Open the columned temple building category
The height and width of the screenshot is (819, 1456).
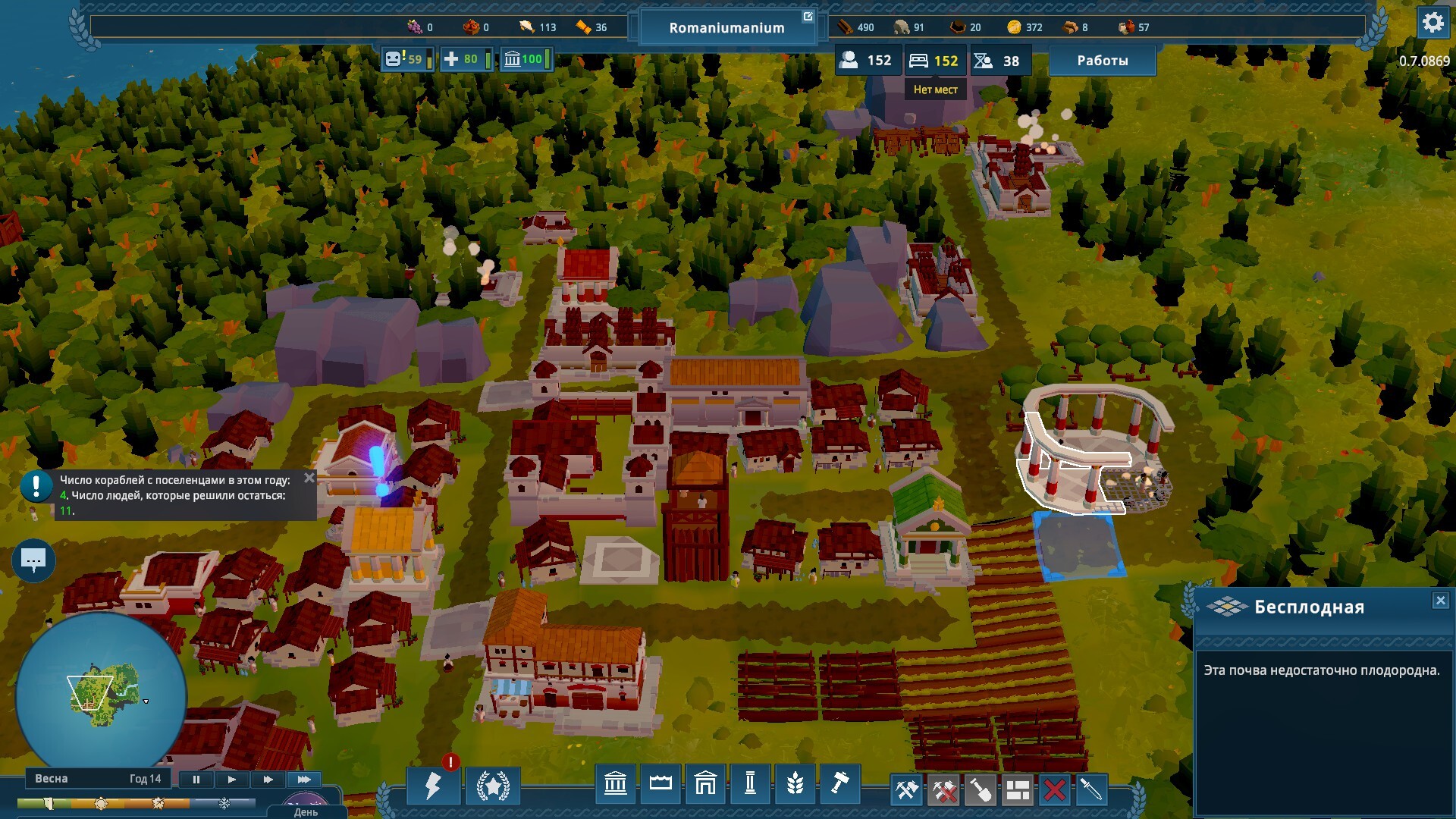[x=615, y=783]
